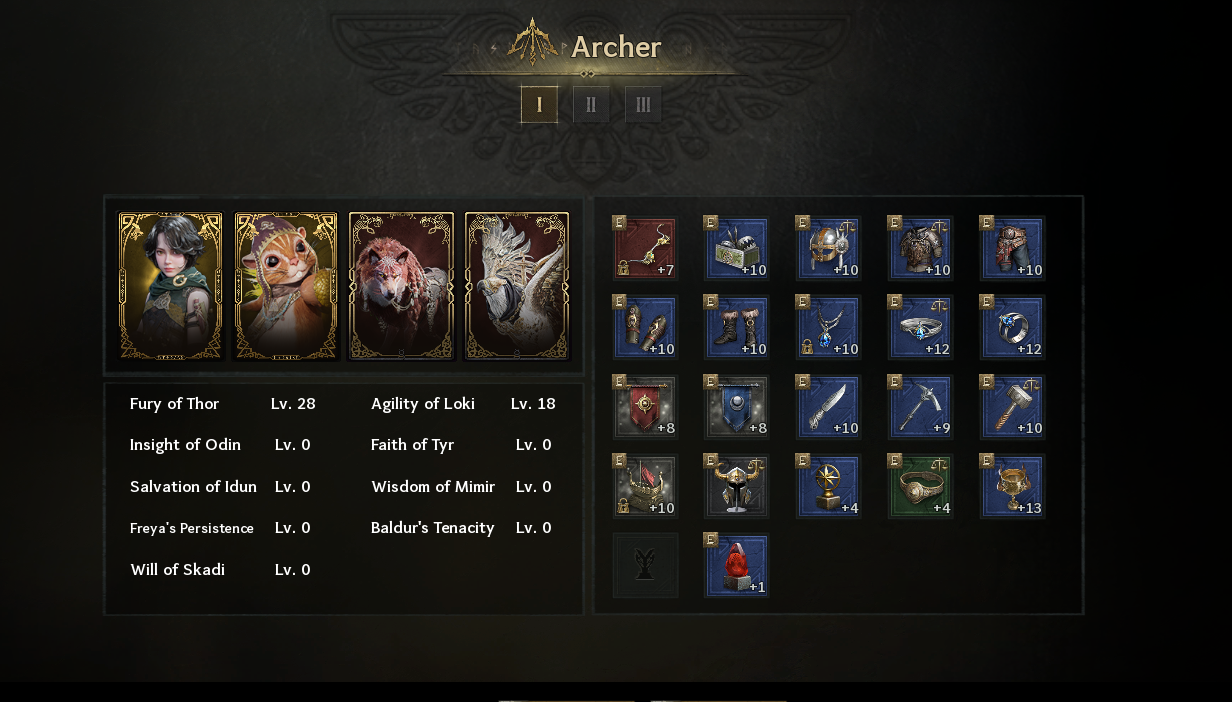Image resolution: width=1232 pixels, height=702 pixels.
Task: Select the red wolf mount card
Action: (x=401, y=286)
